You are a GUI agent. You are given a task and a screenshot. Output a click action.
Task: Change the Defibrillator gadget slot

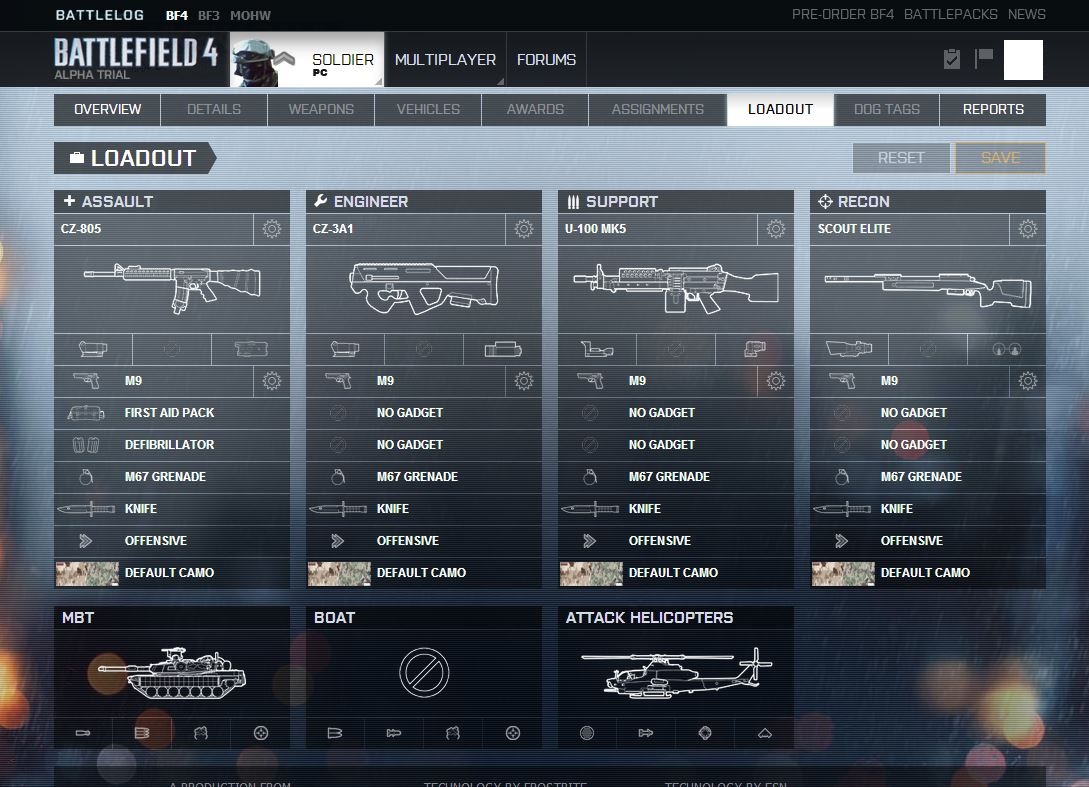click(x=171, y=444)
